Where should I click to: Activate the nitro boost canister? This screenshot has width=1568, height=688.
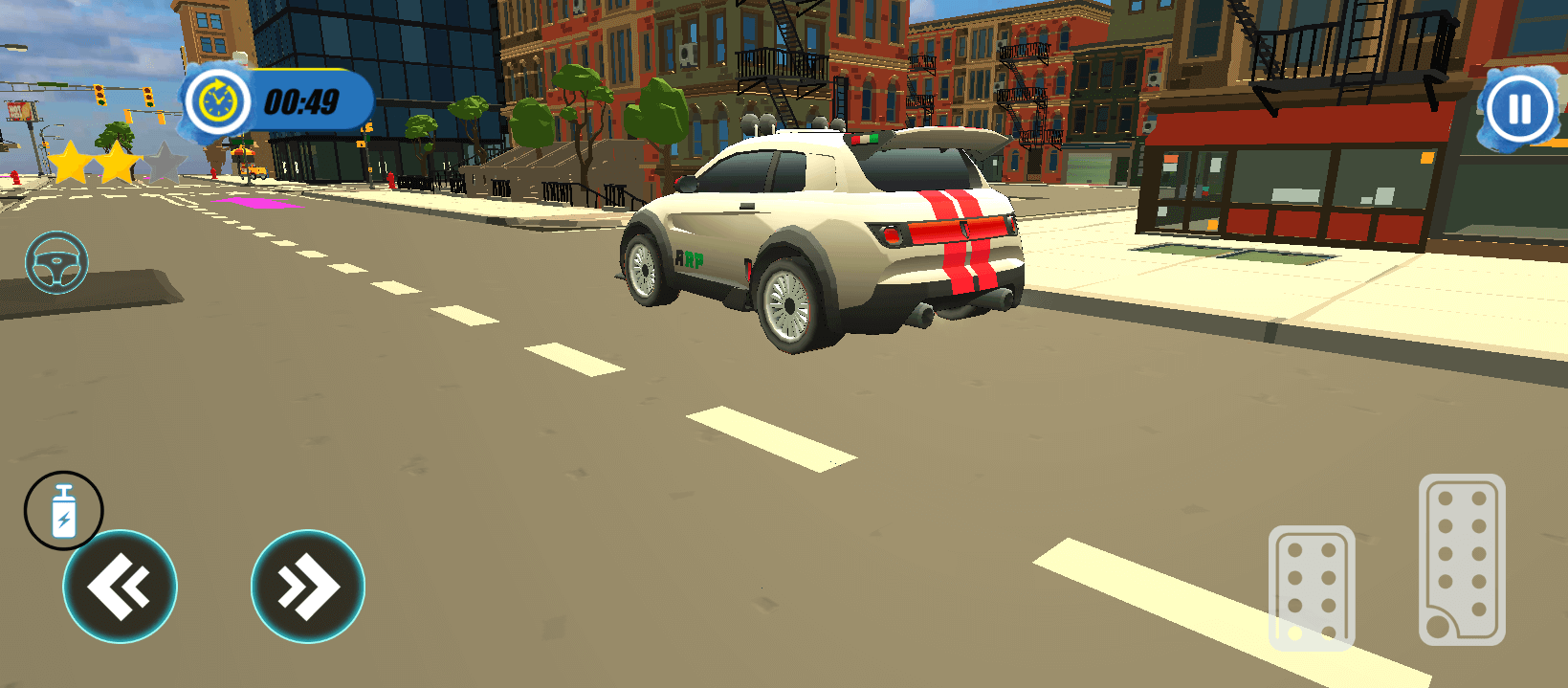pos(63,511)
